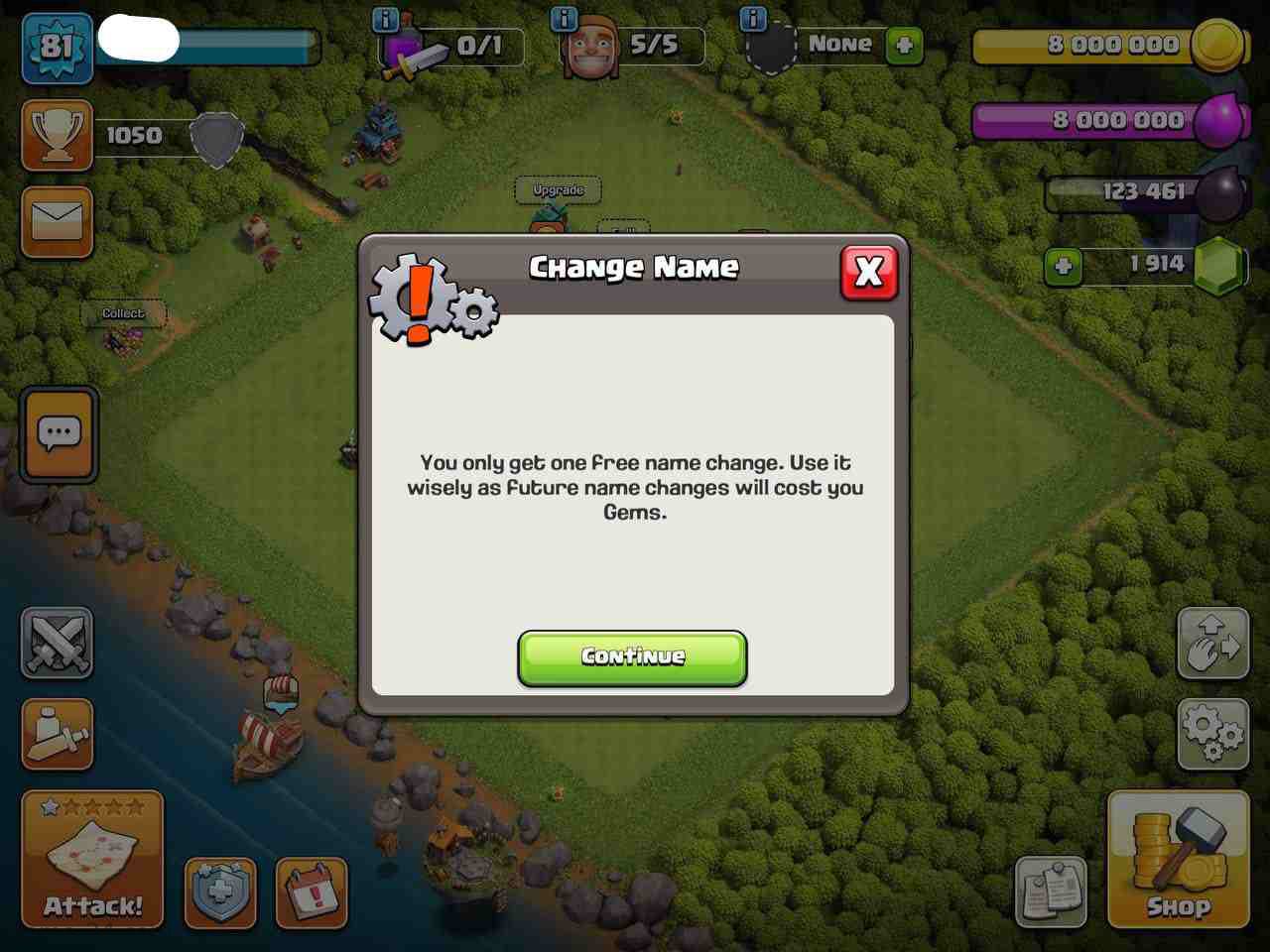Screen dimensions: 1270x952
Task: Open the layout editor hand icon
Action: coord(1212,643)
